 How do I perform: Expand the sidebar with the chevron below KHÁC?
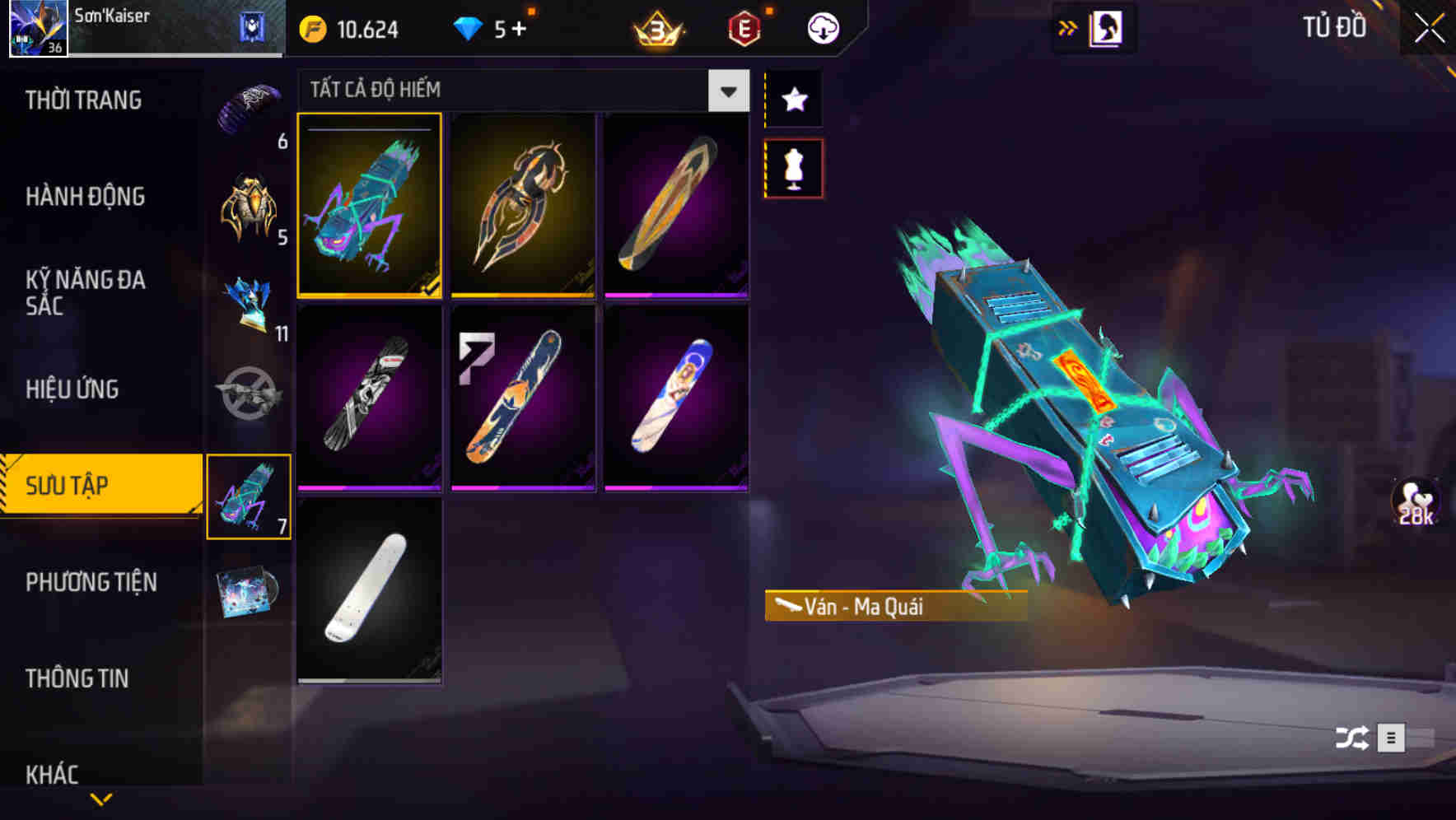(102, 798)
